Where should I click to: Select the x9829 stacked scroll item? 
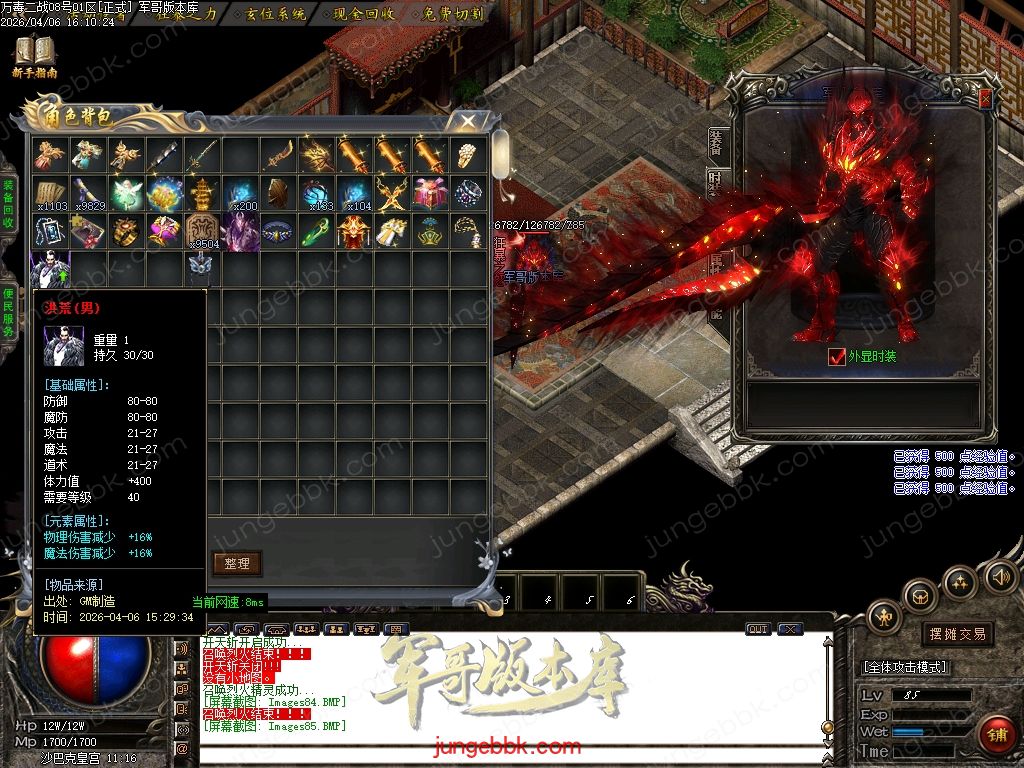[x=88, y=193]
